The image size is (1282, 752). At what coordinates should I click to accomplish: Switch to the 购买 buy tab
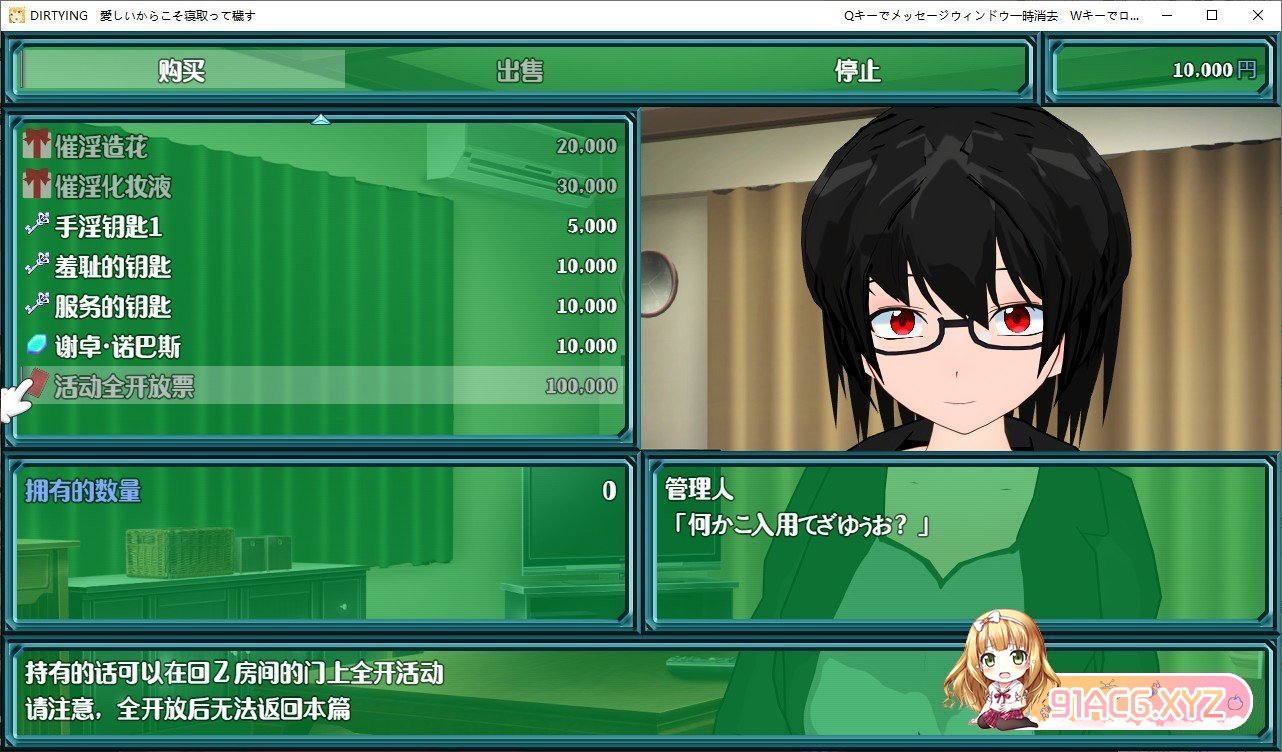point(182,71)
